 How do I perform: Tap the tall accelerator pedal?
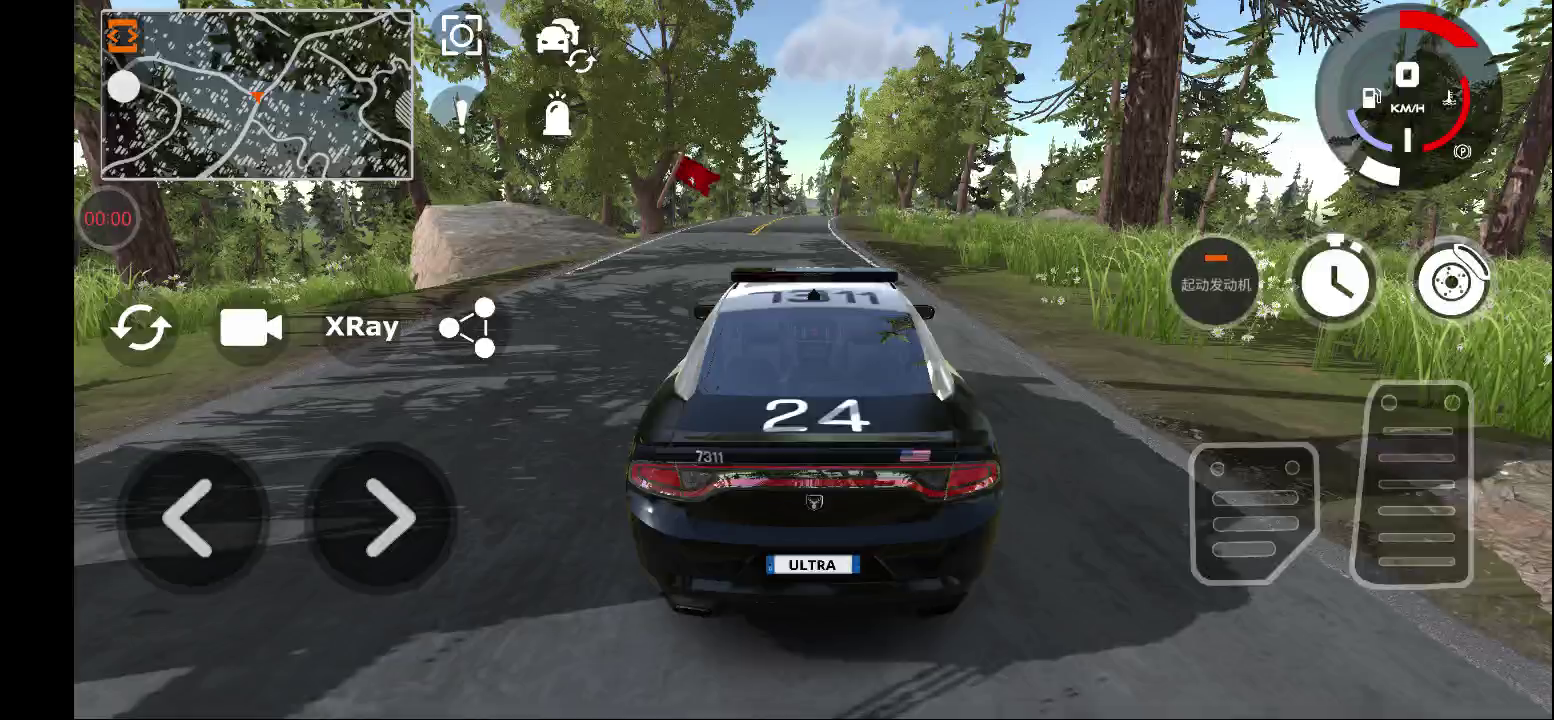1412,484
